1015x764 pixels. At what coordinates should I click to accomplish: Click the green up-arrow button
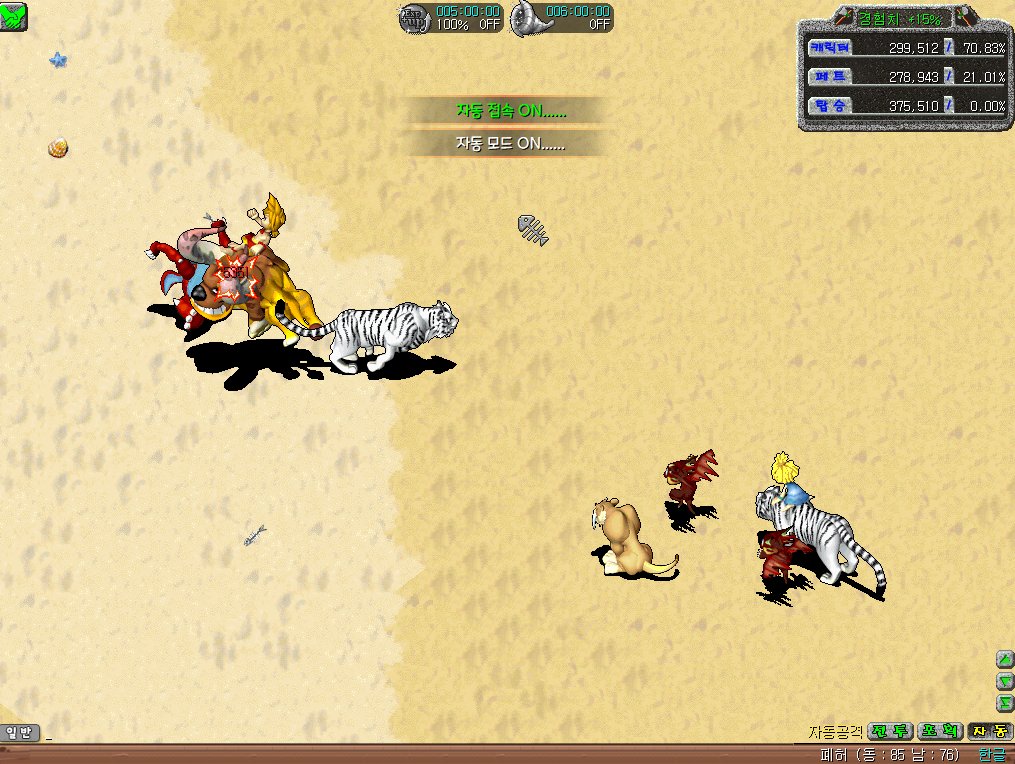click(x=1005, y=659)
